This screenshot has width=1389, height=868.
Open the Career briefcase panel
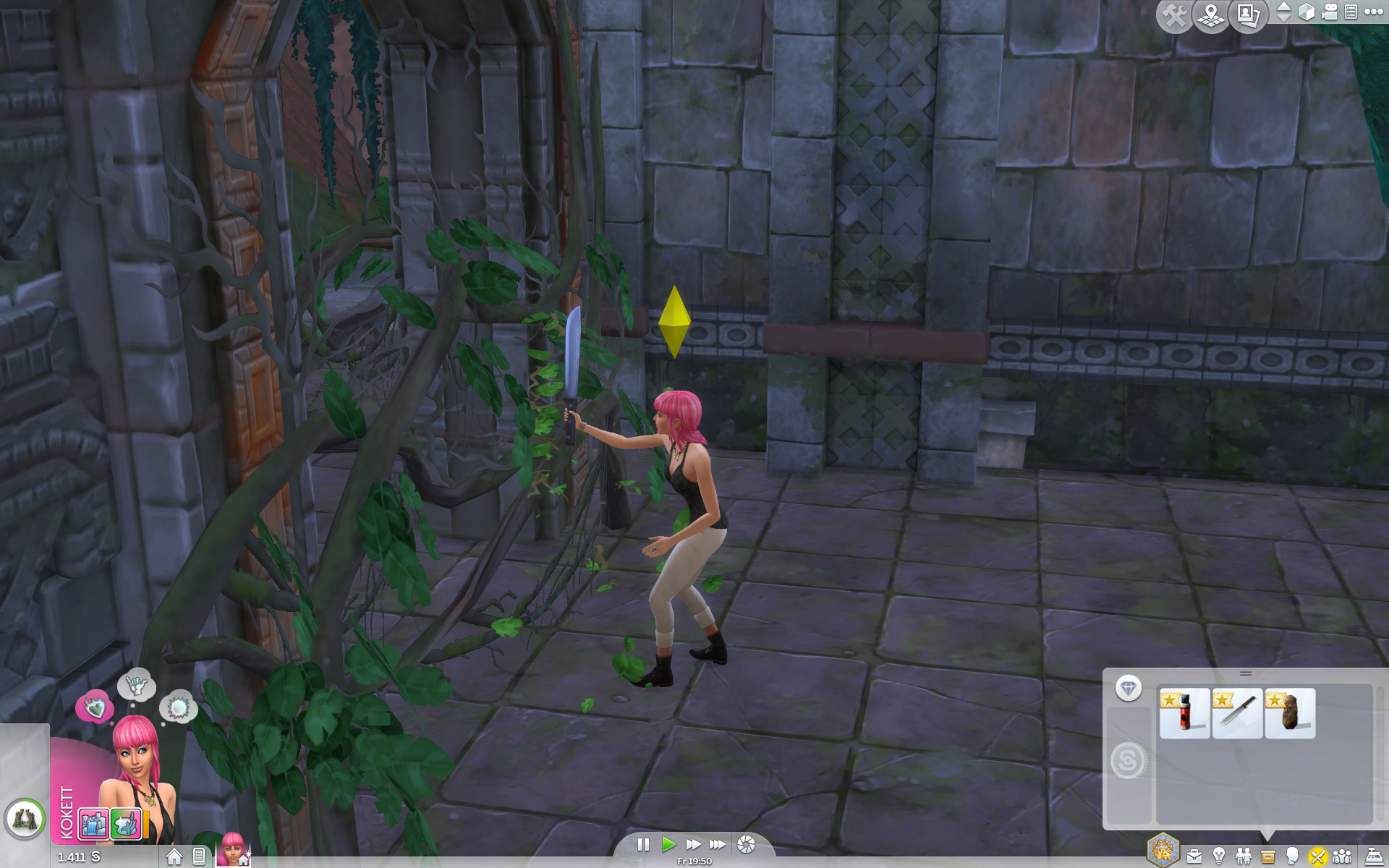[x=1194, y=857]
